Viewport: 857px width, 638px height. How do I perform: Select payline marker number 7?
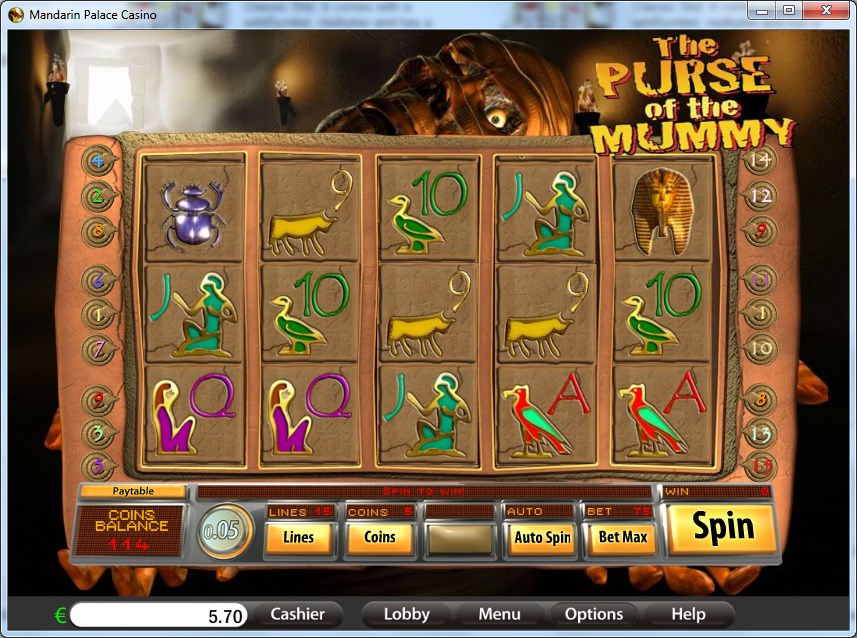pyautogui.click(x=99, y=349)
